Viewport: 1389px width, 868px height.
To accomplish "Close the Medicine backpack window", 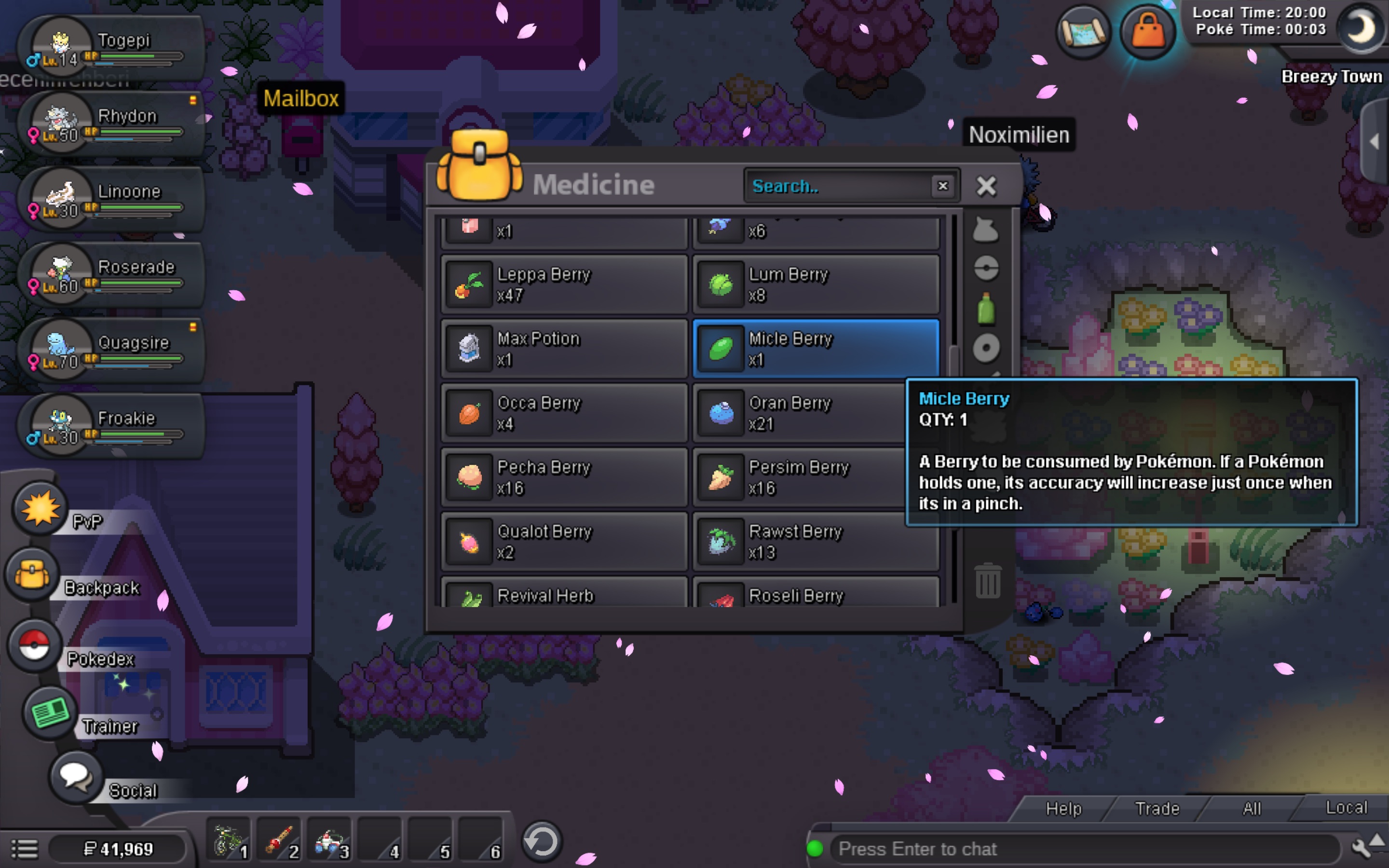I will point(986,186).
